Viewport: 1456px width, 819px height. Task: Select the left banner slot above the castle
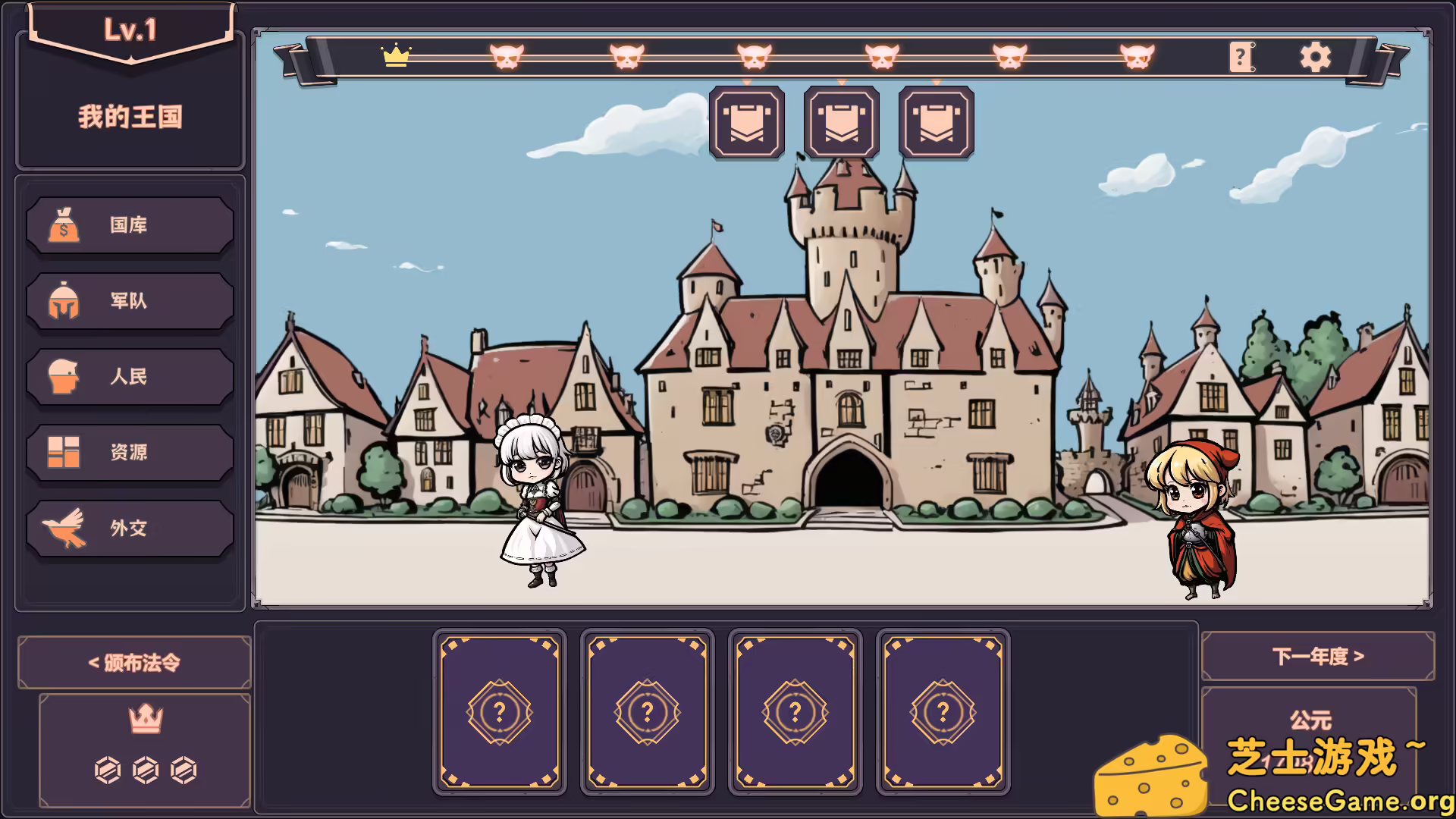[x=747, y=122]
